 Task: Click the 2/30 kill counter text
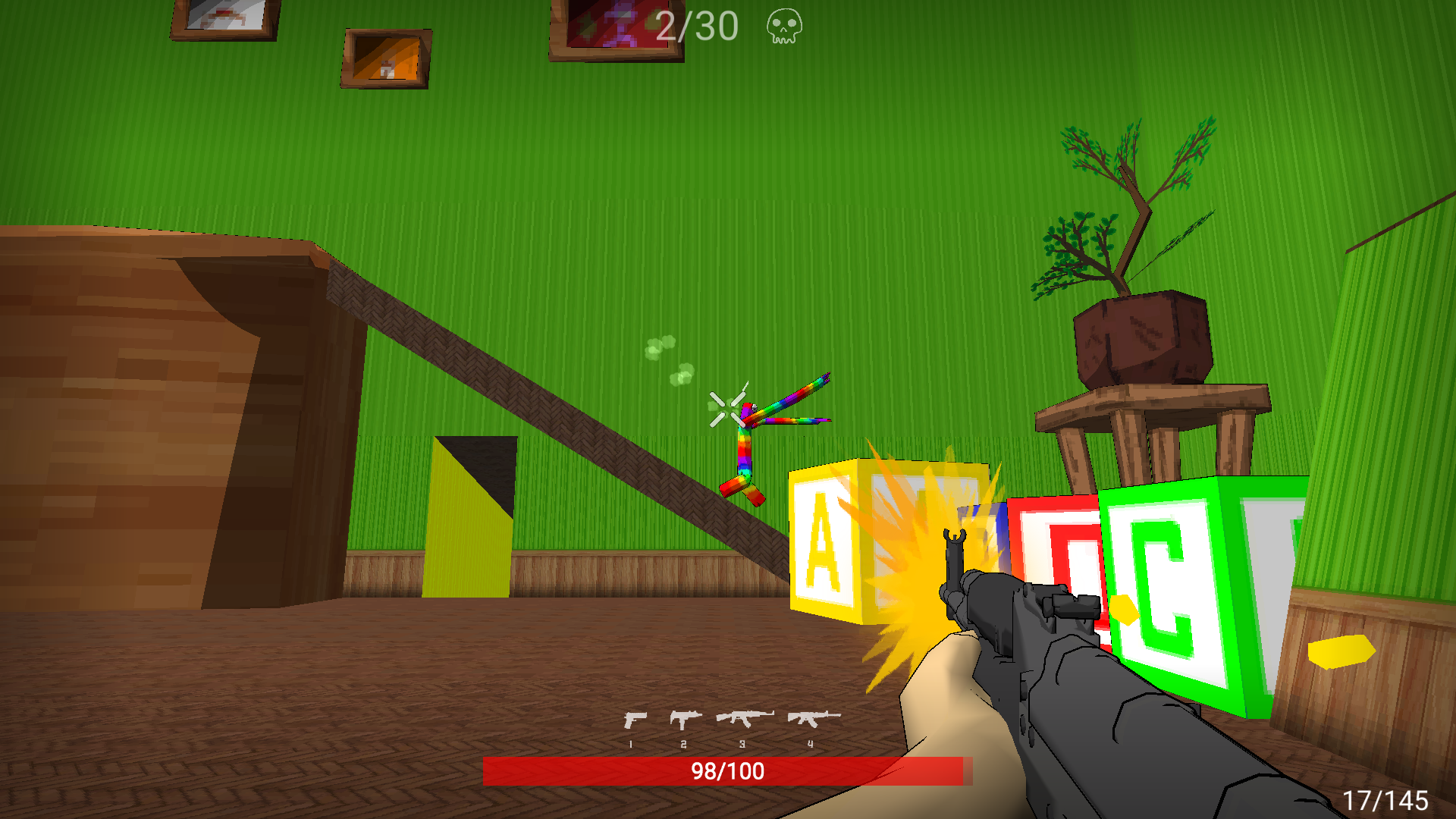[x=695, y=27]
